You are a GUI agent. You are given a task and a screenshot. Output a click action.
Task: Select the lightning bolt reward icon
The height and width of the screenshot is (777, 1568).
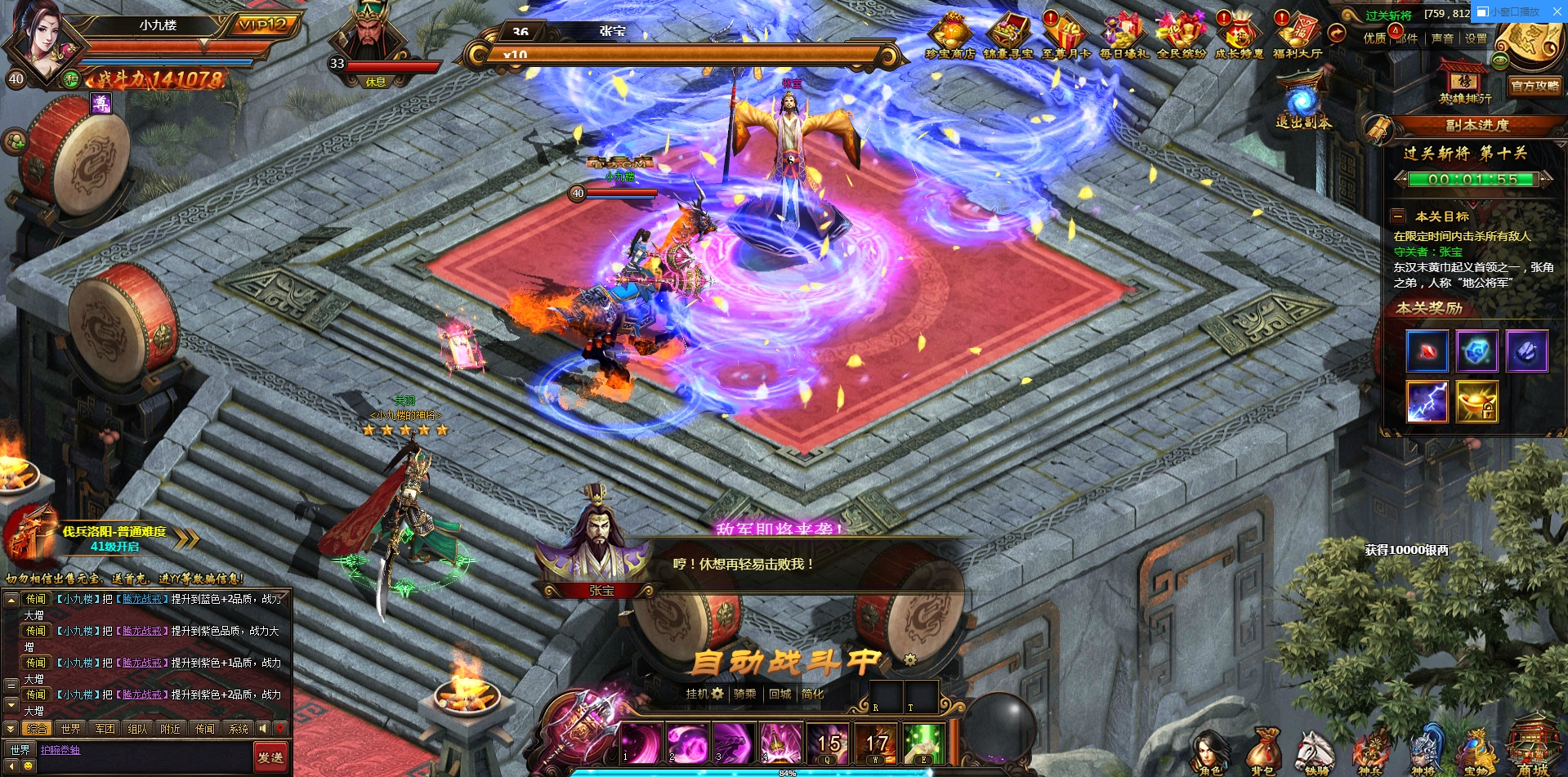point(1427,402)
